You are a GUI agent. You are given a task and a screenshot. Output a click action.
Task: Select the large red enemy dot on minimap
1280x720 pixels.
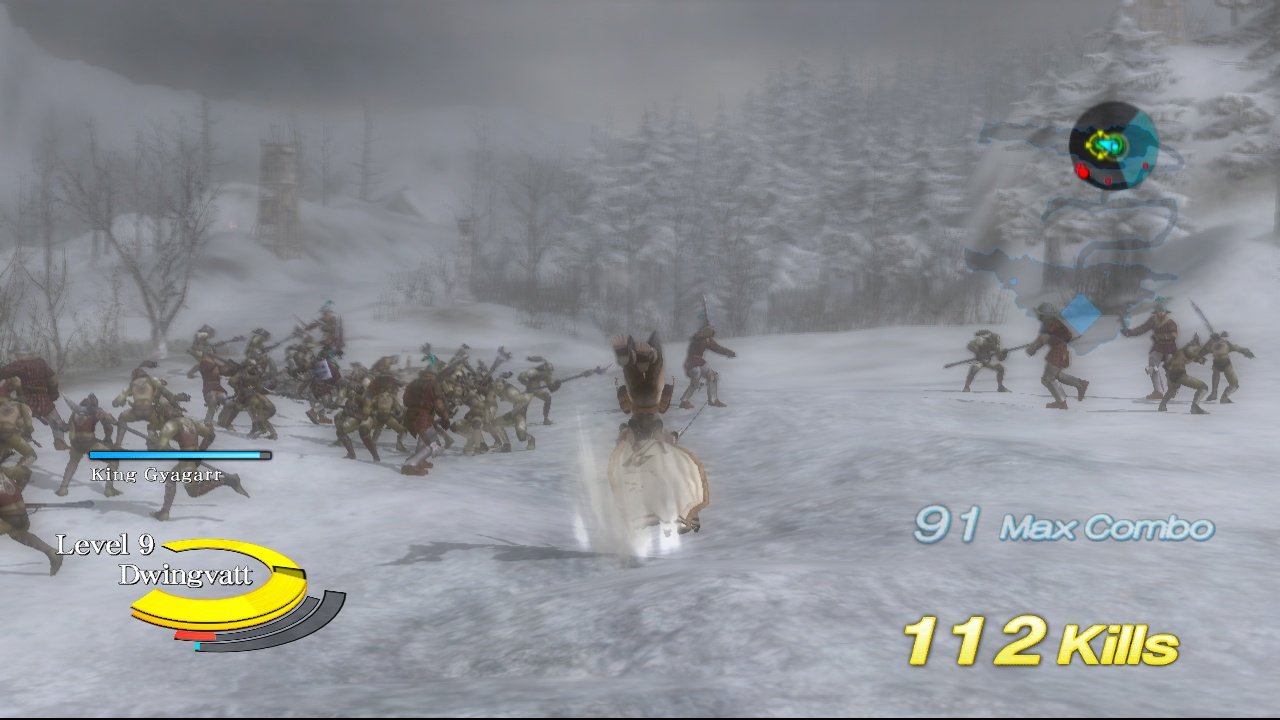(x=1082, y=171)
